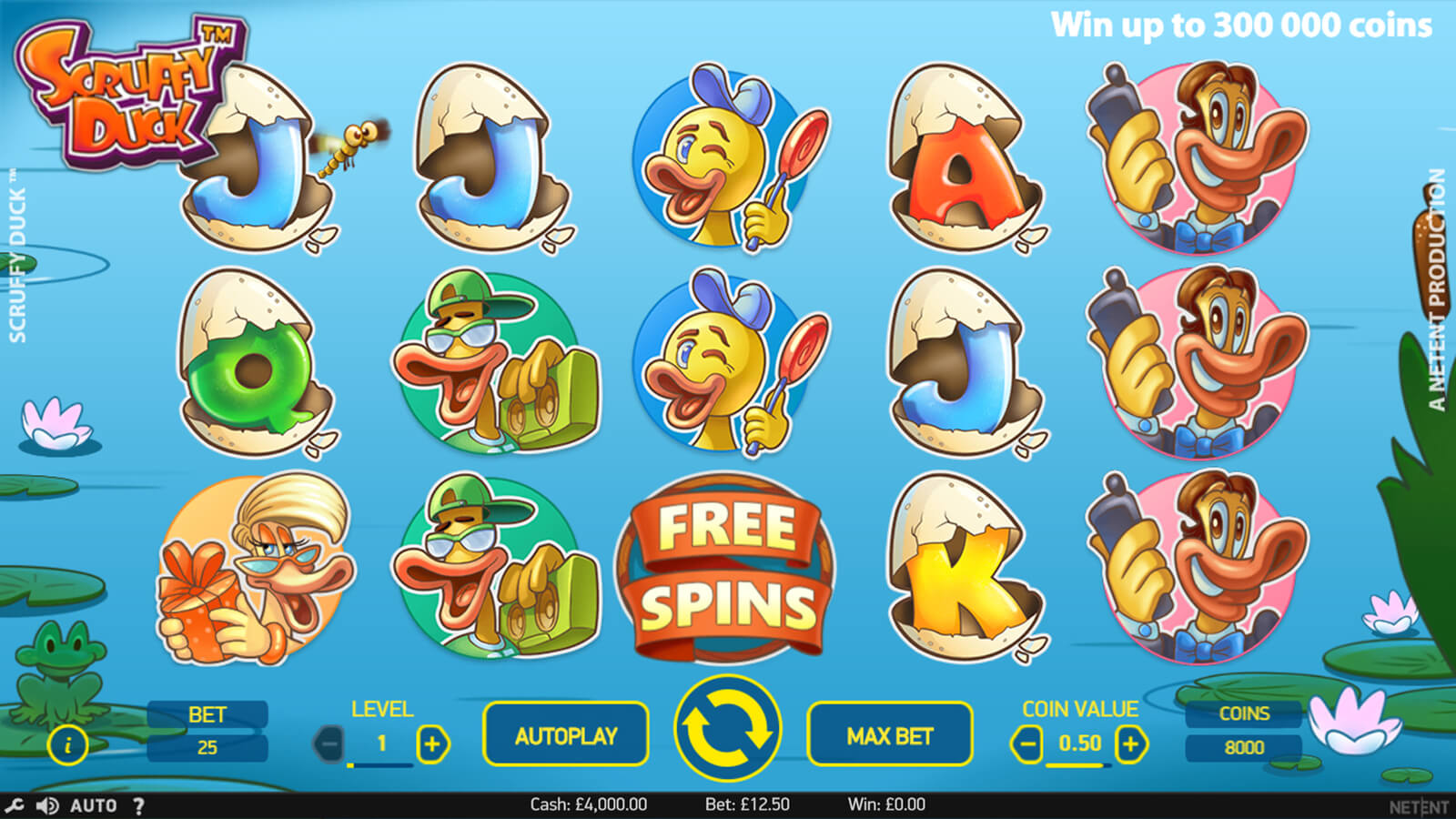
Task: Decrease the bet level
Action: pos(329,744)
